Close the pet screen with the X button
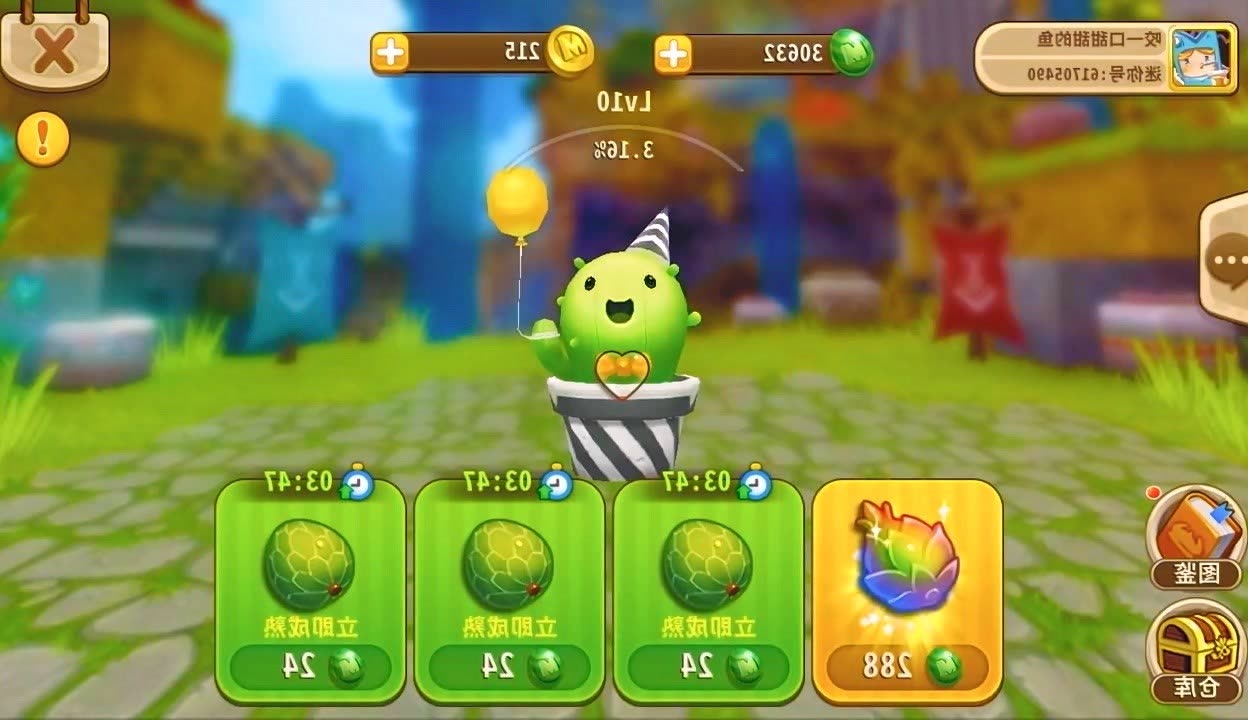The height and width of the screenshot is (720, 1248). point(53,48)
